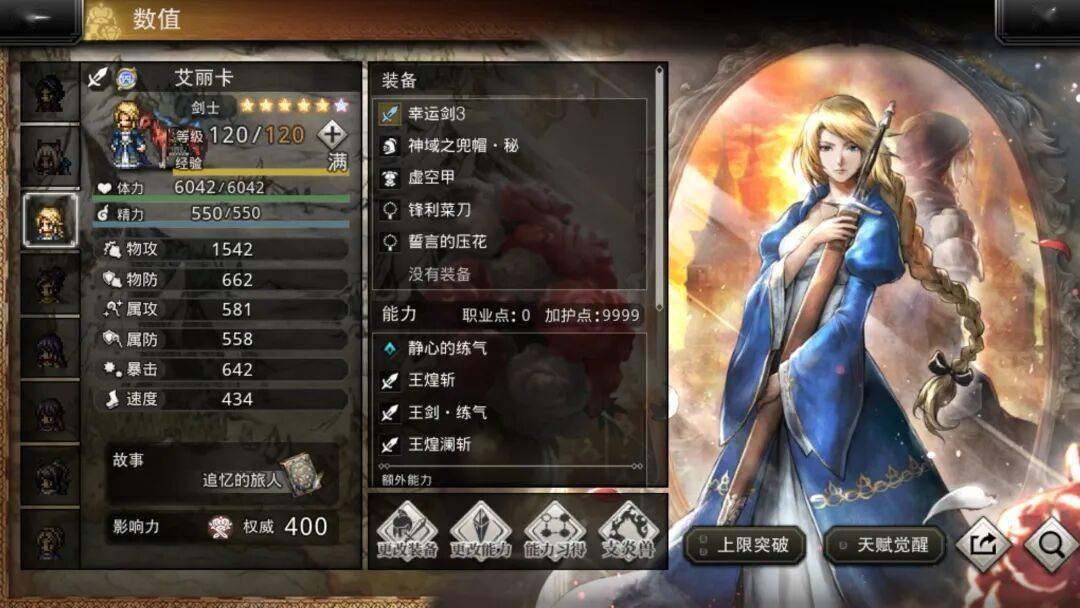The width and height of the screenshot is (1080, 608).
Task: Click the 没有装备 empty equipment row
Action: tap(510, 274)
